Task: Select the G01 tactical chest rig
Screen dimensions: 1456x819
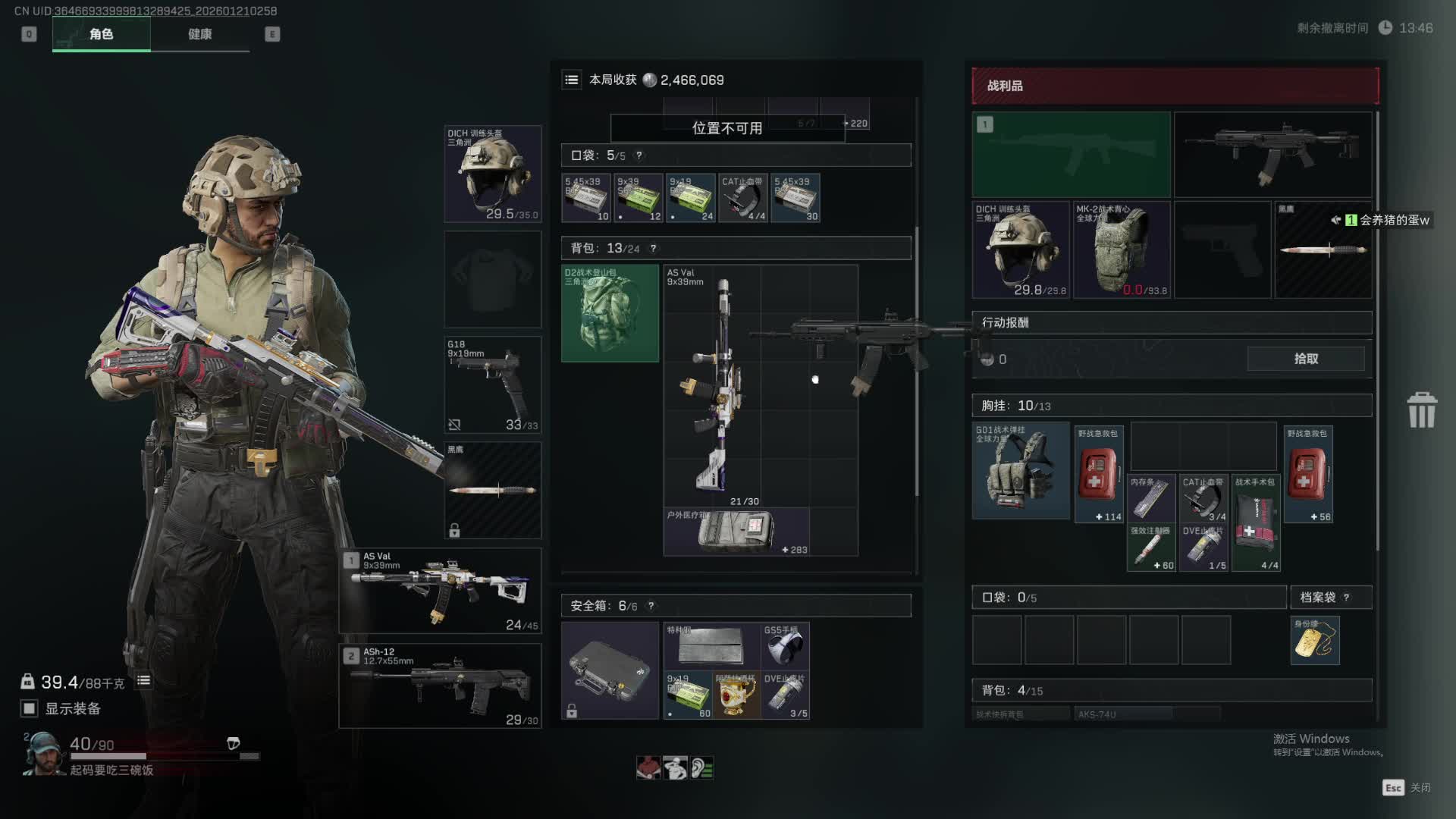Action: 1021,471
